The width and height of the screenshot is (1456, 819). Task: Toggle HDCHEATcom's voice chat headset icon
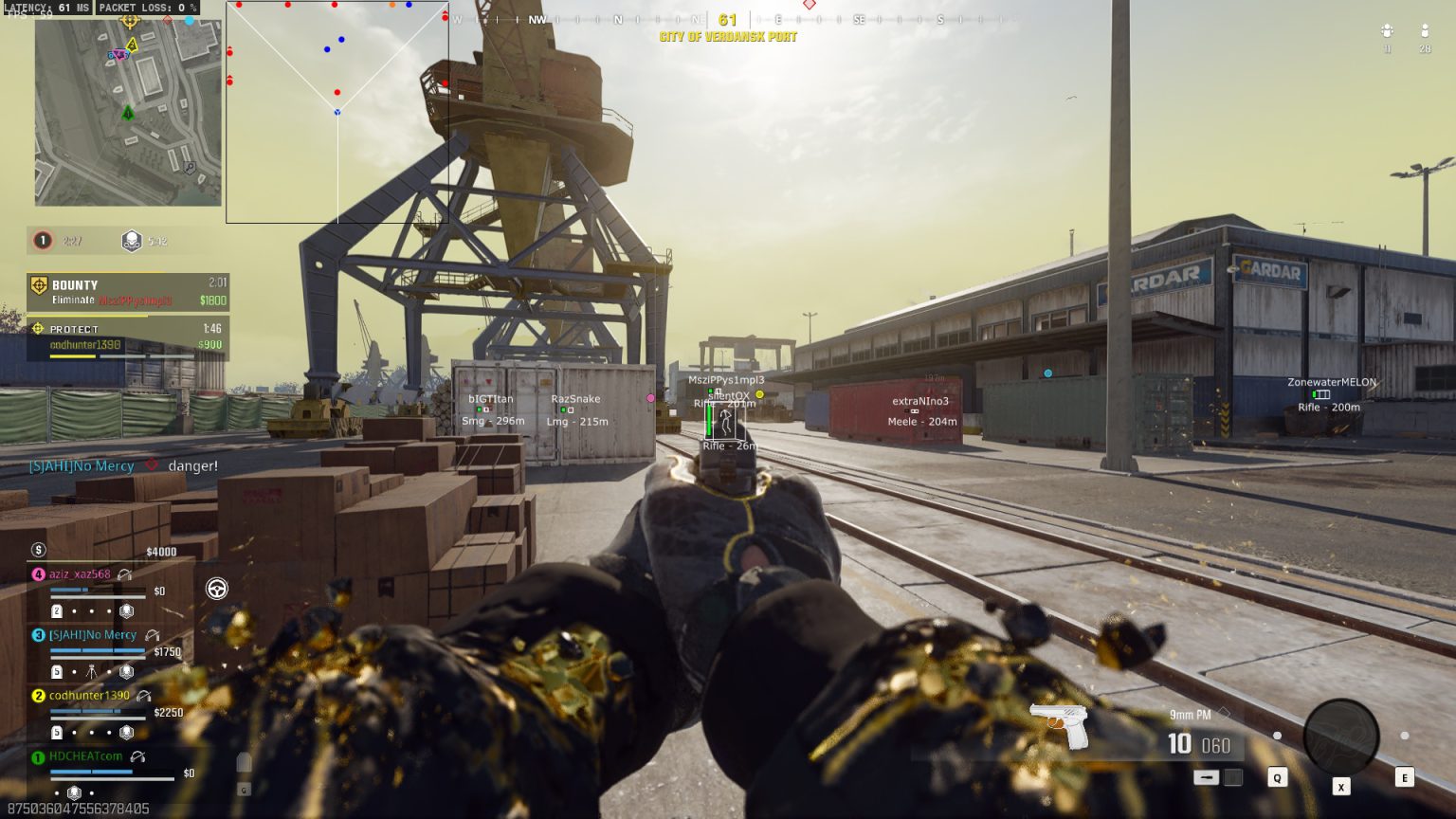pos(138,757)
